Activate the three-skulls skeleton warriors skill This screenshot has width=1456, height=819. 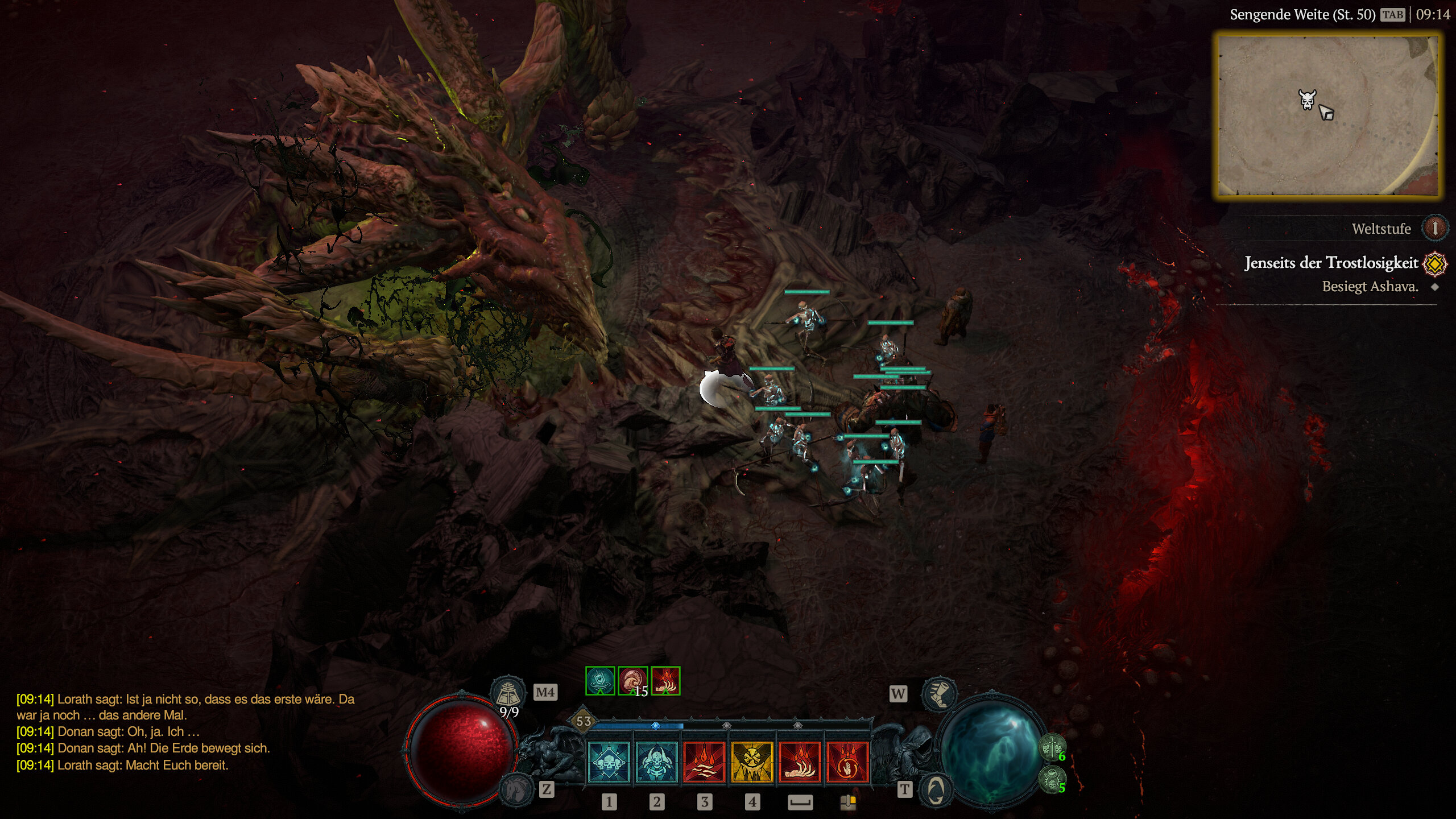pos(609,762)
